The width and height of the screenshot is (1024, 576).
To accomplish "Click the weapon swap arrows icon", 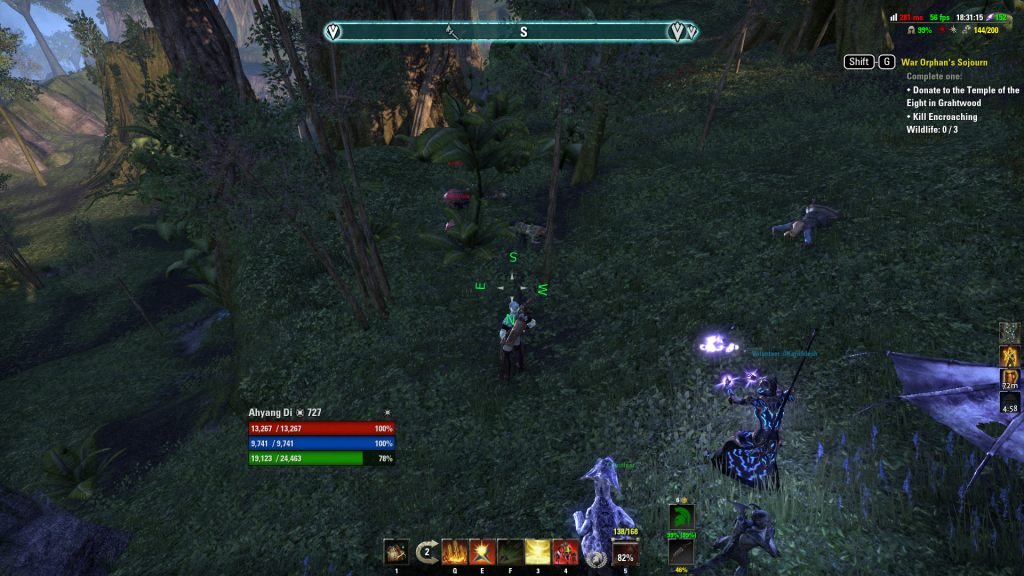I will tap(427, 551).
